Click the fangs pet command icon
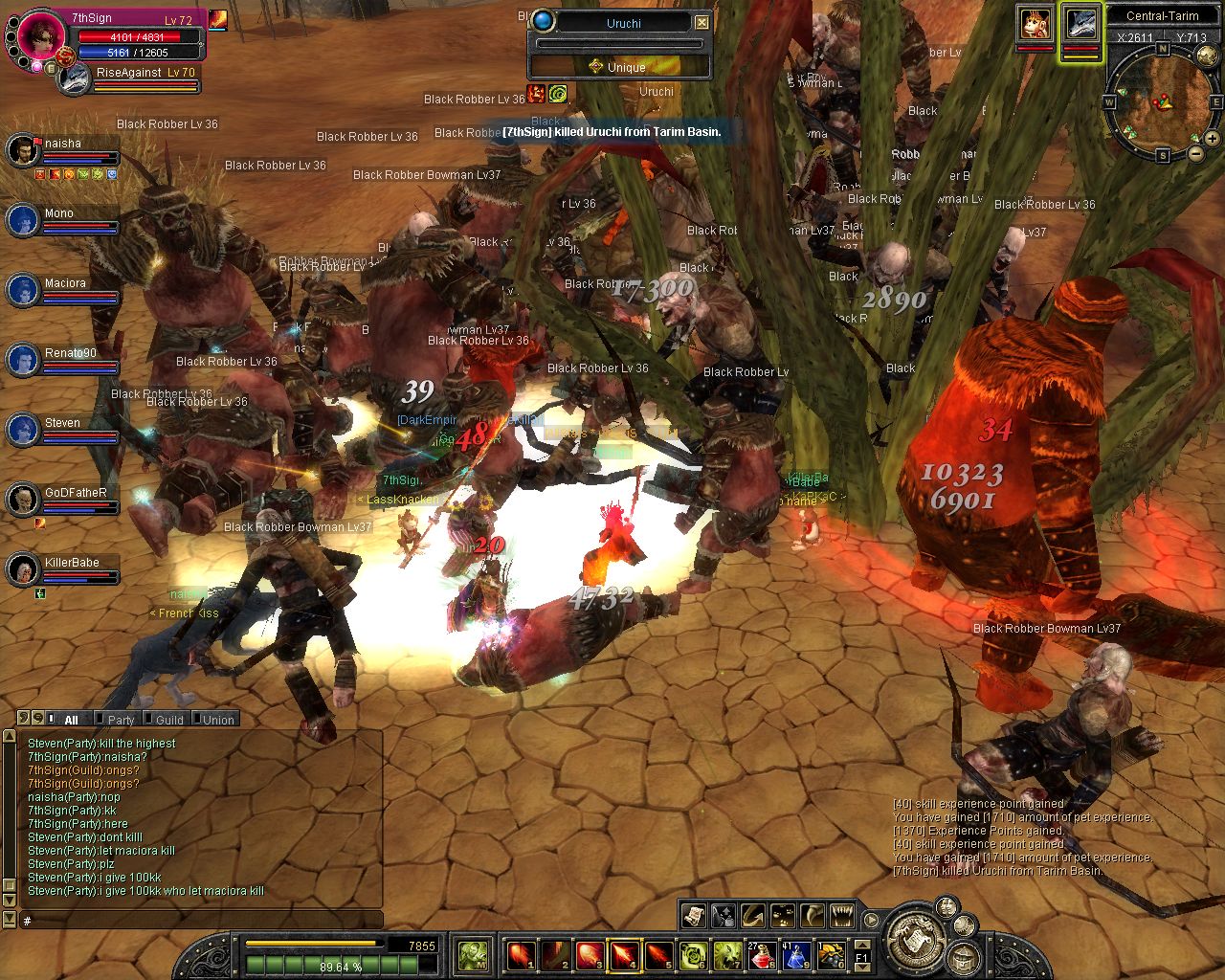The height and width of the screenshot is (980, 1225). (x=842, y=916)
